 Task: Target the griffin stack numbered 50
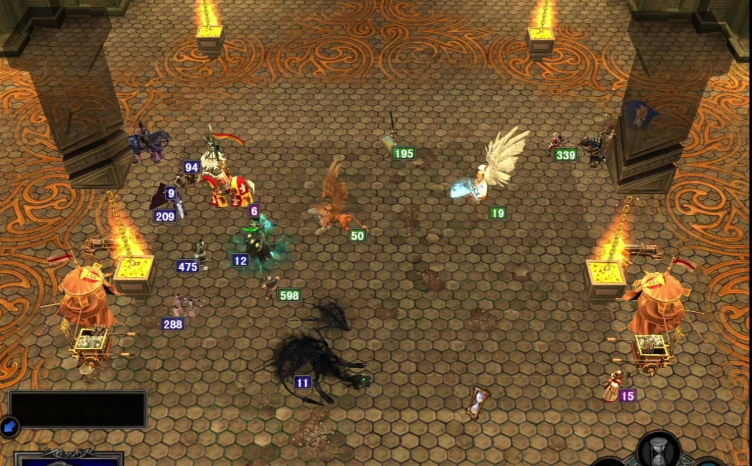tap(333, 207)
